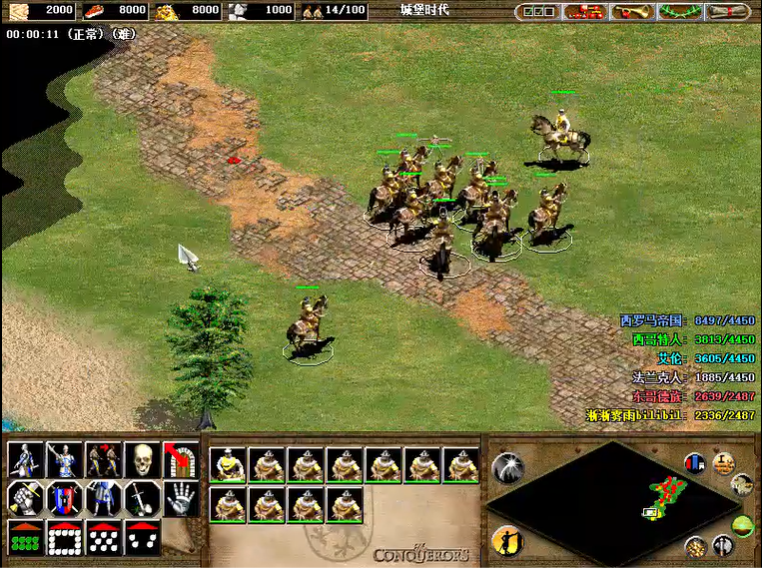
Task: Delete units with the skull icon
Action: (142, 459)
